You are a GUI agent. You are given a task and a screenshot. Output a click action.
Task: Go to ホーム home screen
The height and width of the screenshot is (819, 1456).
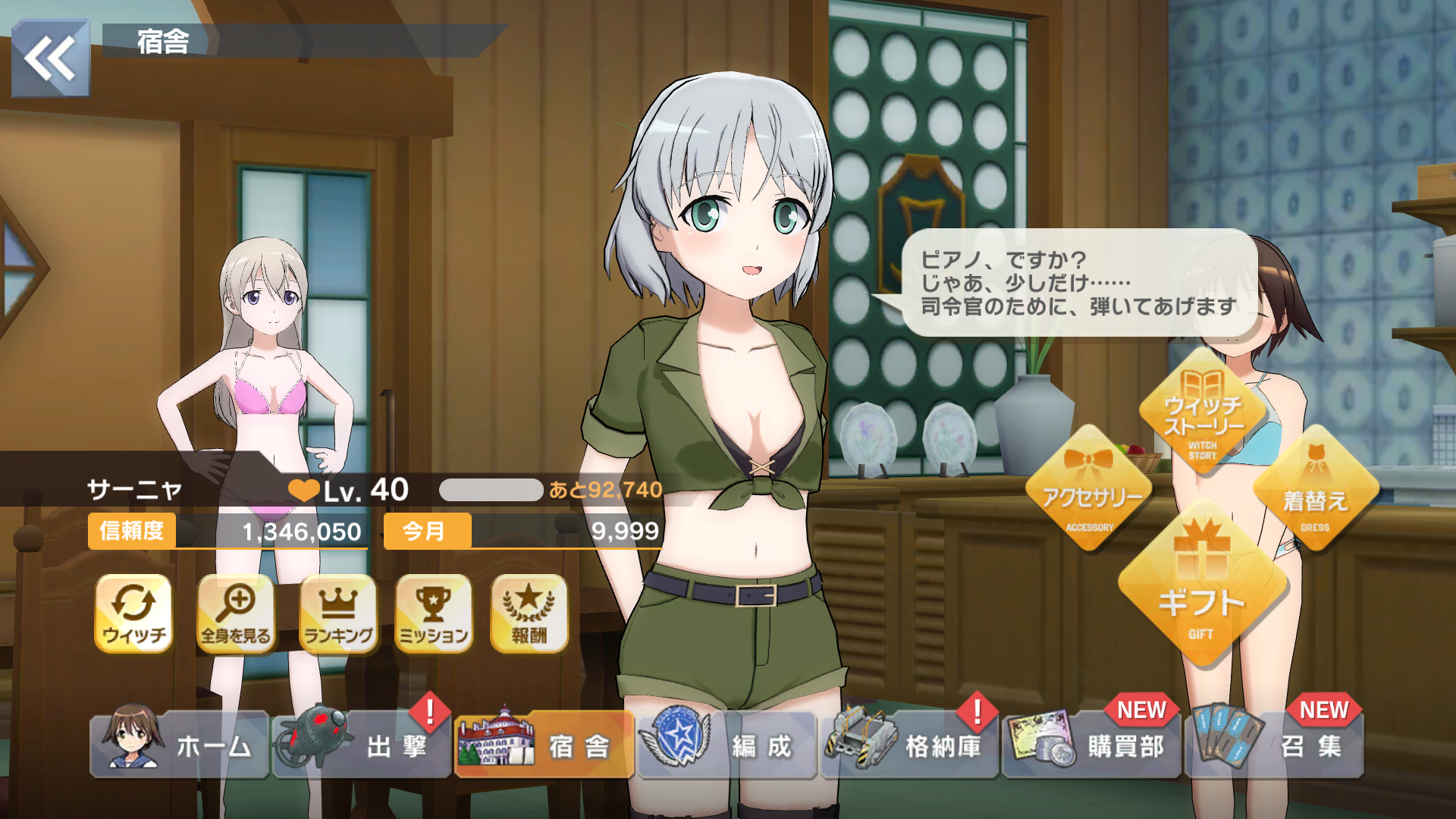click(180, 745)
